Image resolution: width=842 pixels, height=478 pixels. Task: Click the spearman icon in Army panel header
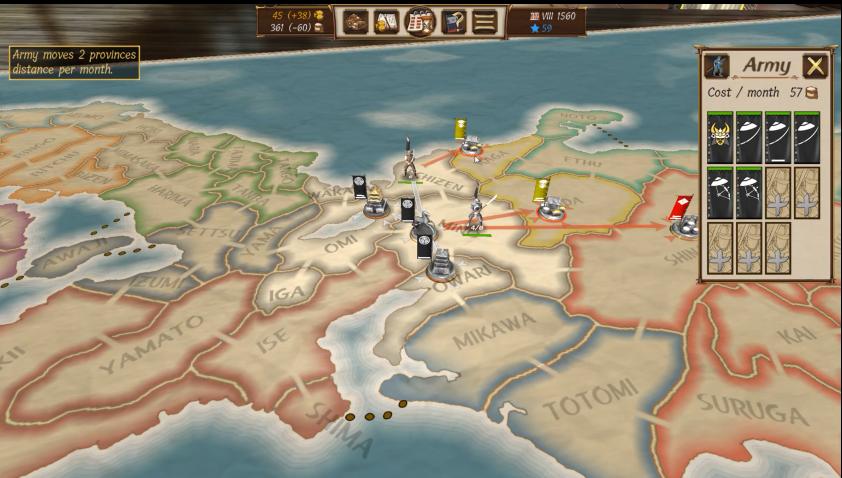(x=716, y=66)
